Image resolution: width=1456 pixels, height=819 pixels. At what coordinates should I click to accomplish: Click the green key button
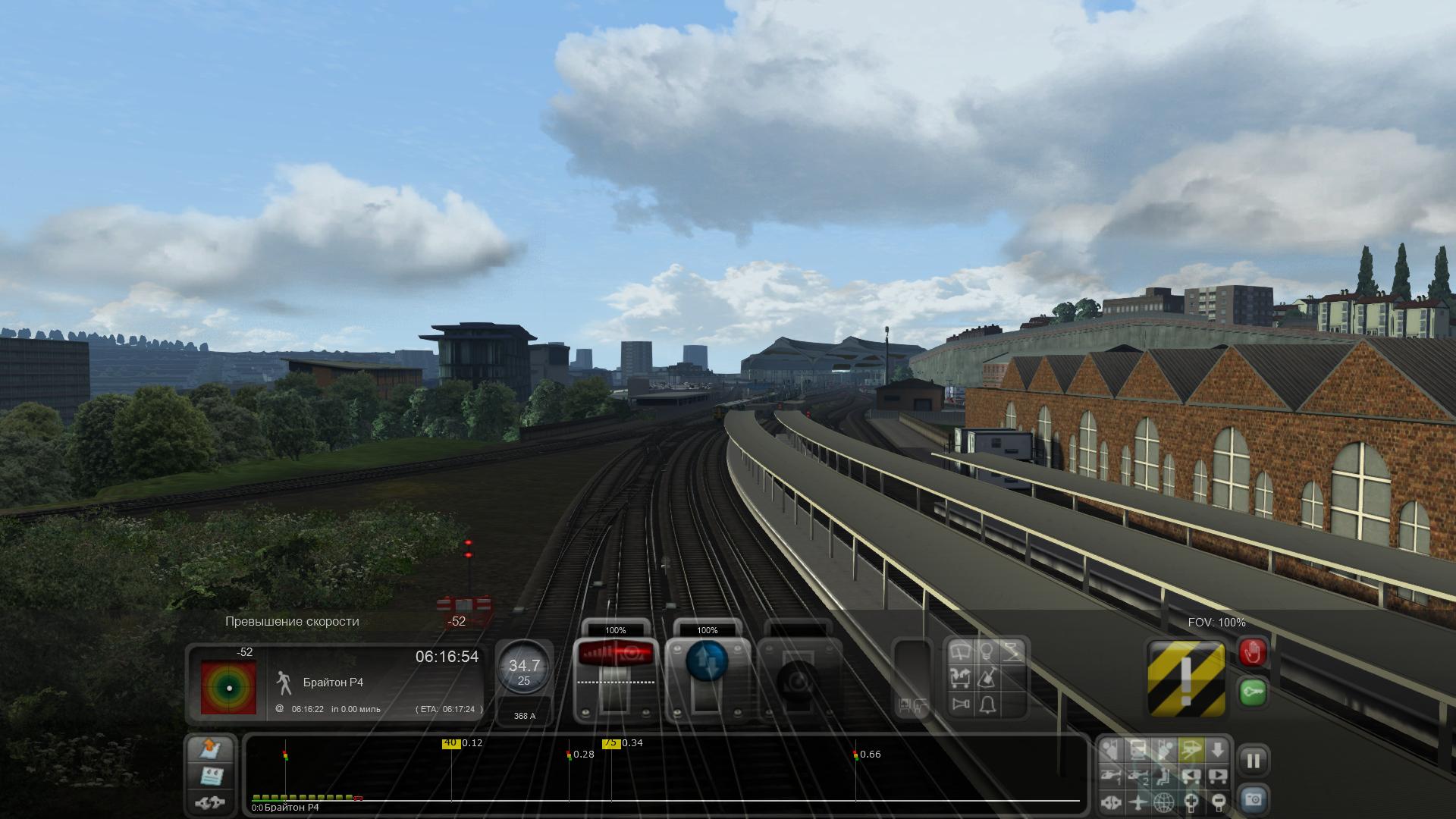point(1252,692)
